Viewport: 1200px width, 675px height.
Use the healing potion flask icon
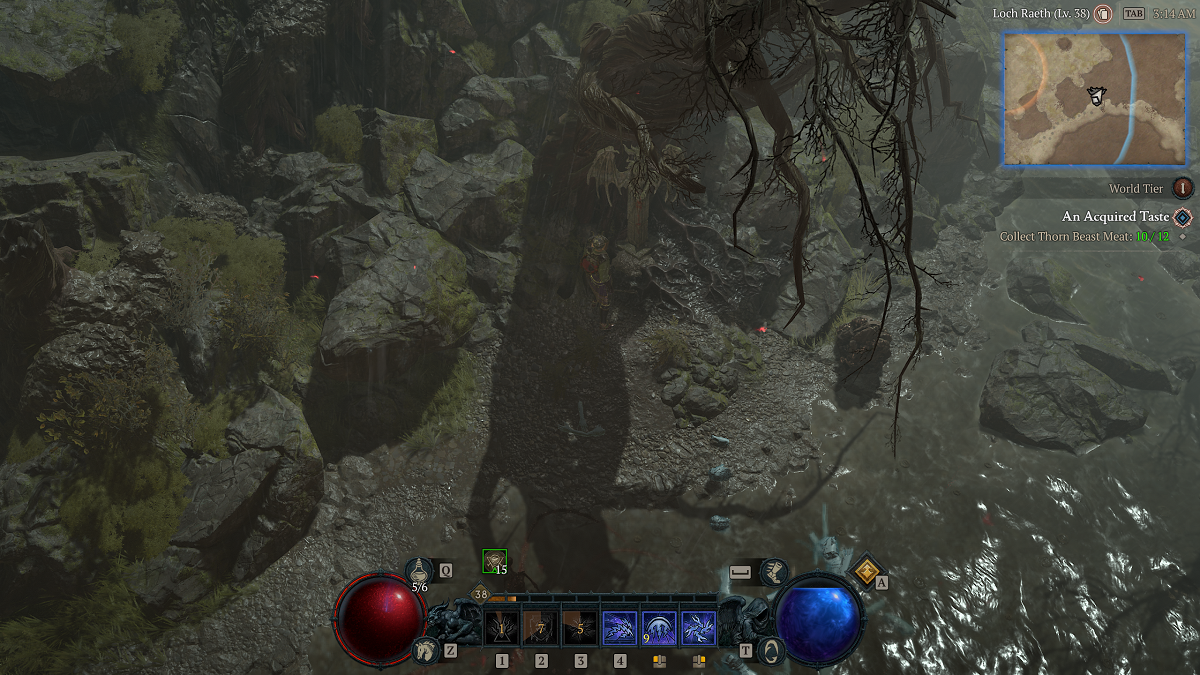[419, 570]
